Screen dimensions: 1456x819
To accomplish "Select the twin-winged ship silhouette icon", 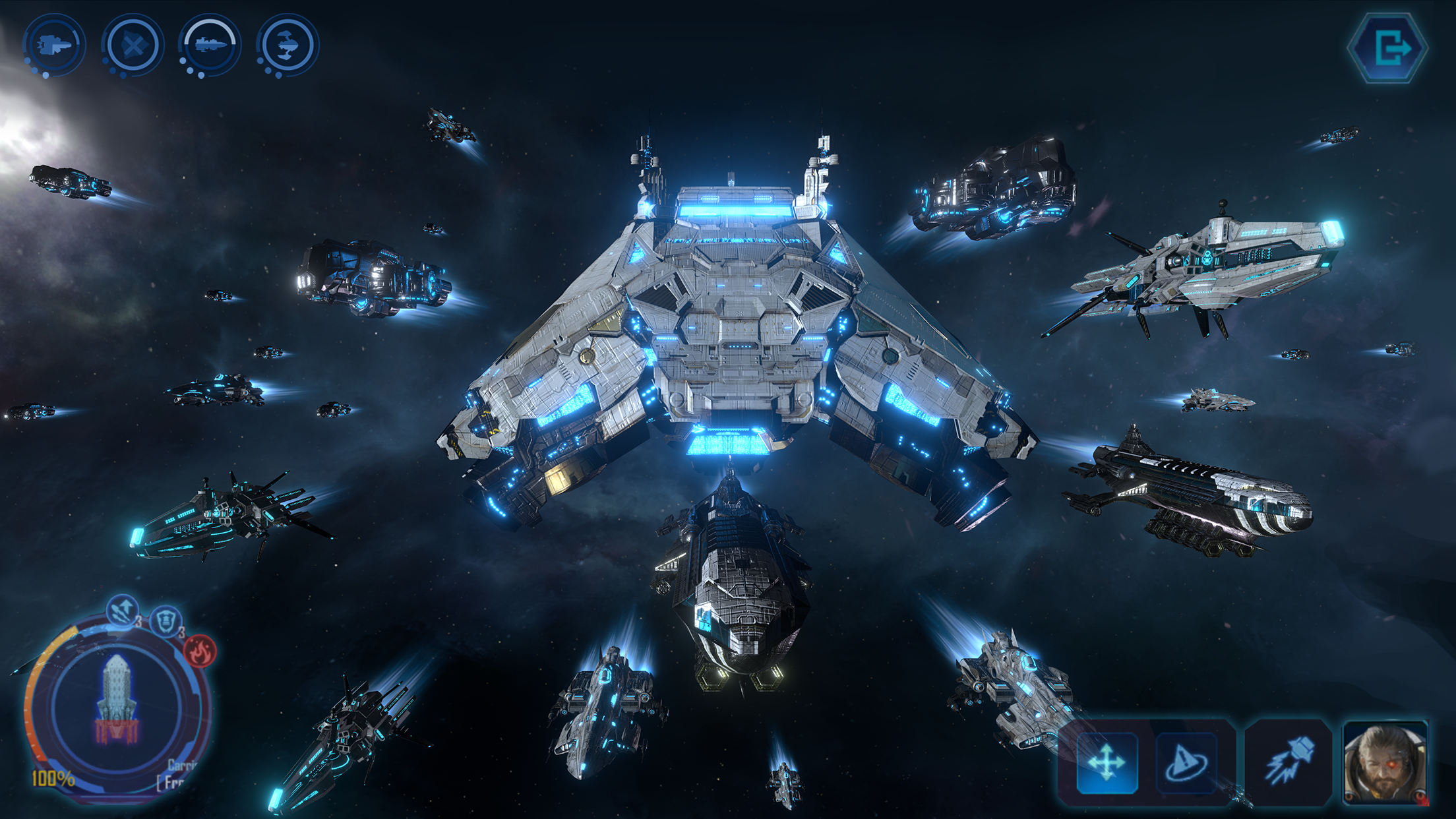I will click(288, 45).
